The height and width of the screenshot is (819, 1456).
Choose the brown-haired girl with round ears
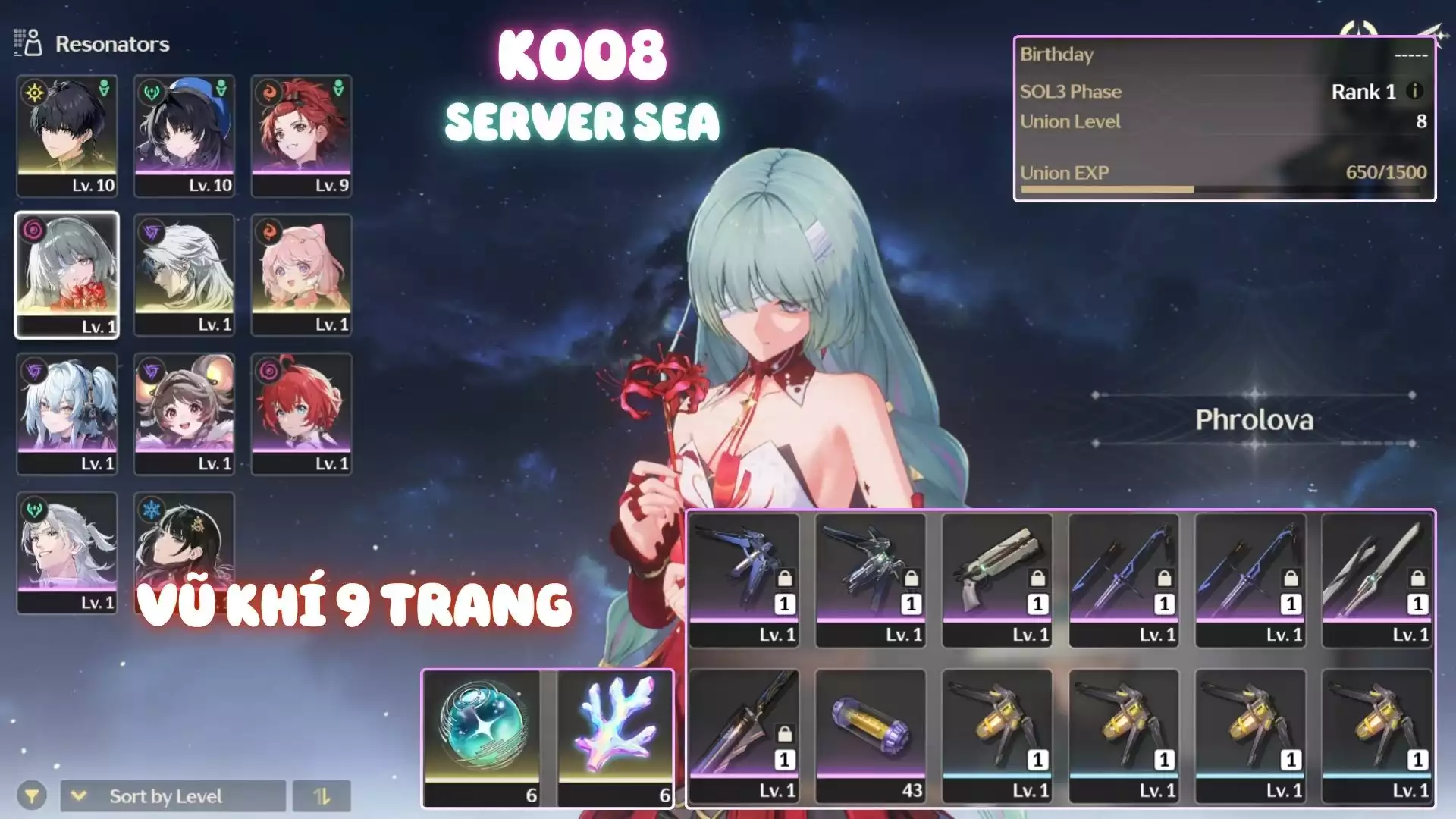pyautogui.click(x=184, y=413)
